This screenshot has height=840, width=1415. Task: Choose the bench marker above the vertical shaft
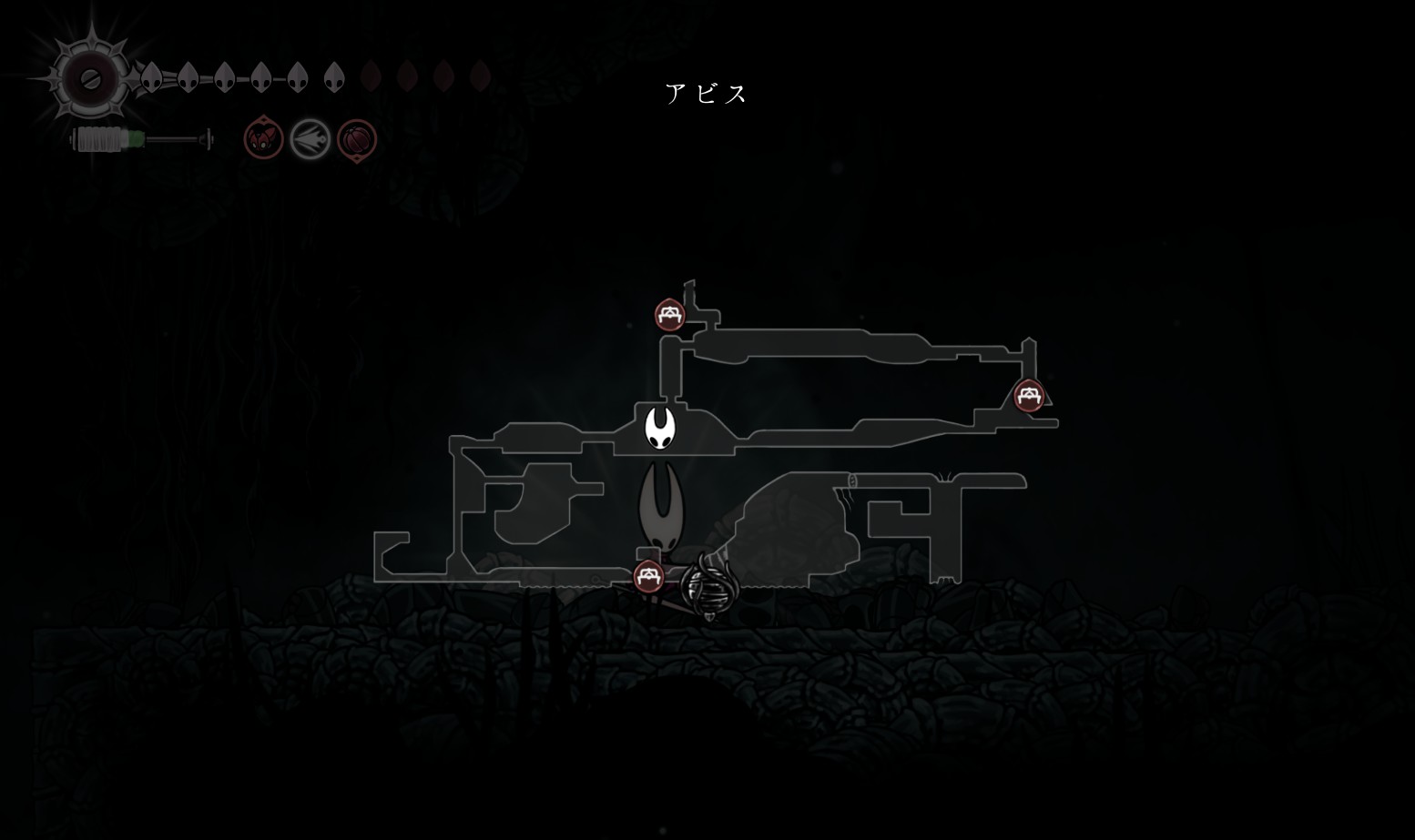(x=670, y=315)
